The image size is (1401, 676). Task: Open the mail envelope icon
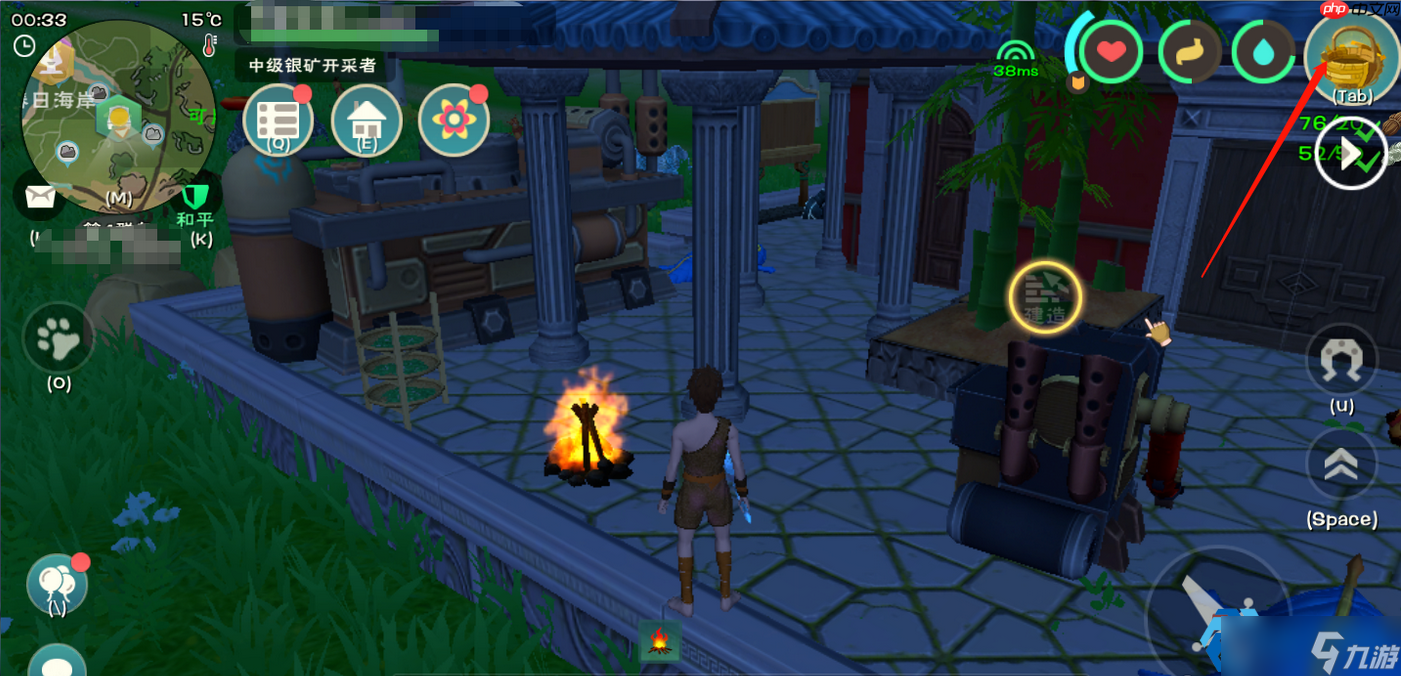click(40, 197)
